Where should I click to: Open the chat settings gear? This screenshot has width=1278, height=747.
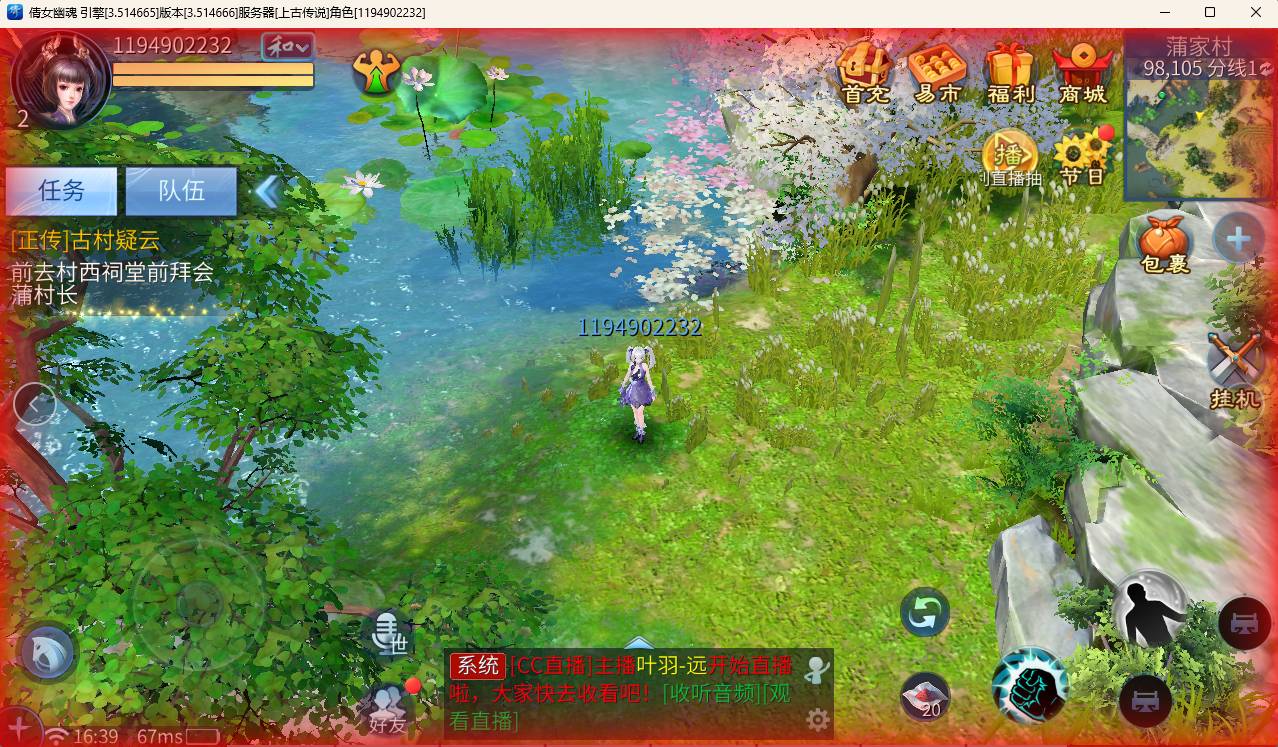pos(818,720)
